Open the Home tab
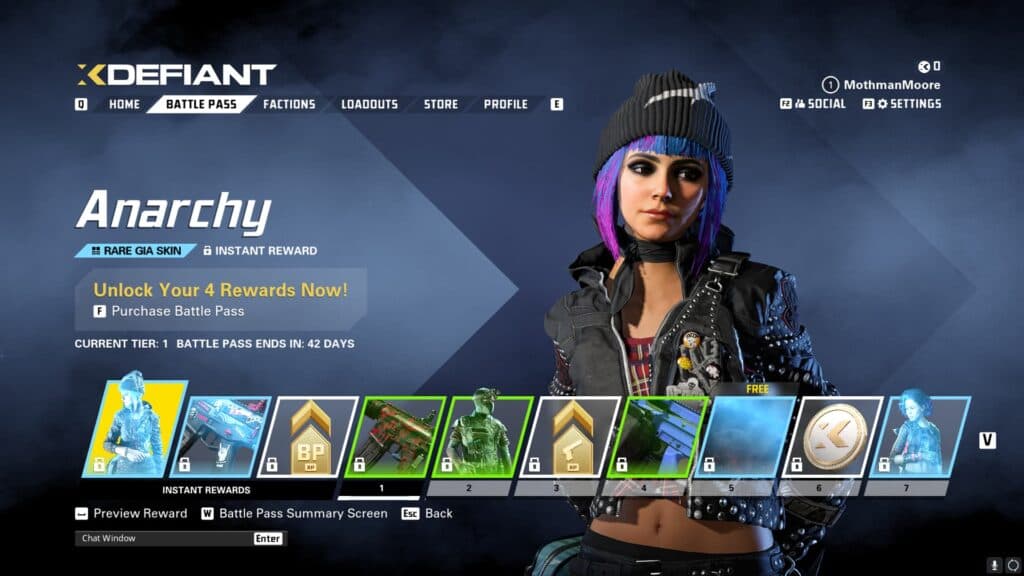The height and width of the screenshot is (576, 1024). click(x=124, y=104)
